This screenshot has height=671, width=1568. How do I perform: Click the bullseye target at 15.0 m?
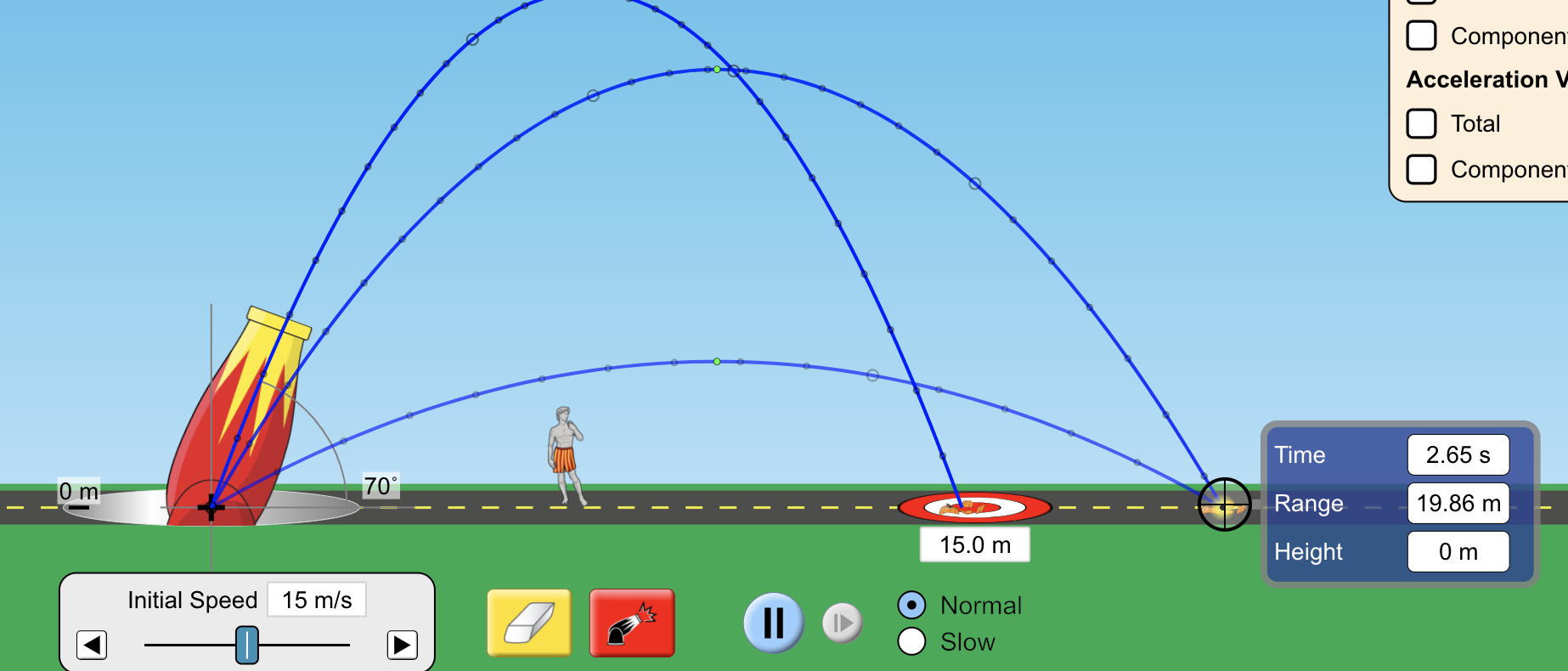tap(974, 507)
